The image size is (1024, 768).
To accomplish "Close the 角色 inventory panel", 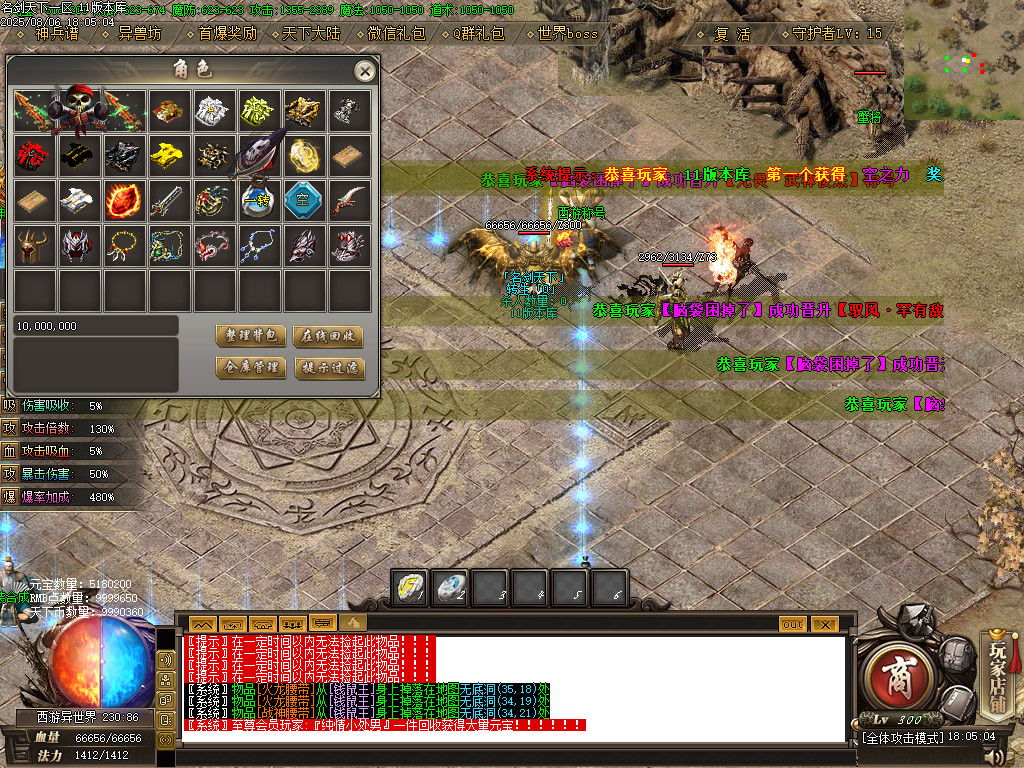I will (365, 71).
